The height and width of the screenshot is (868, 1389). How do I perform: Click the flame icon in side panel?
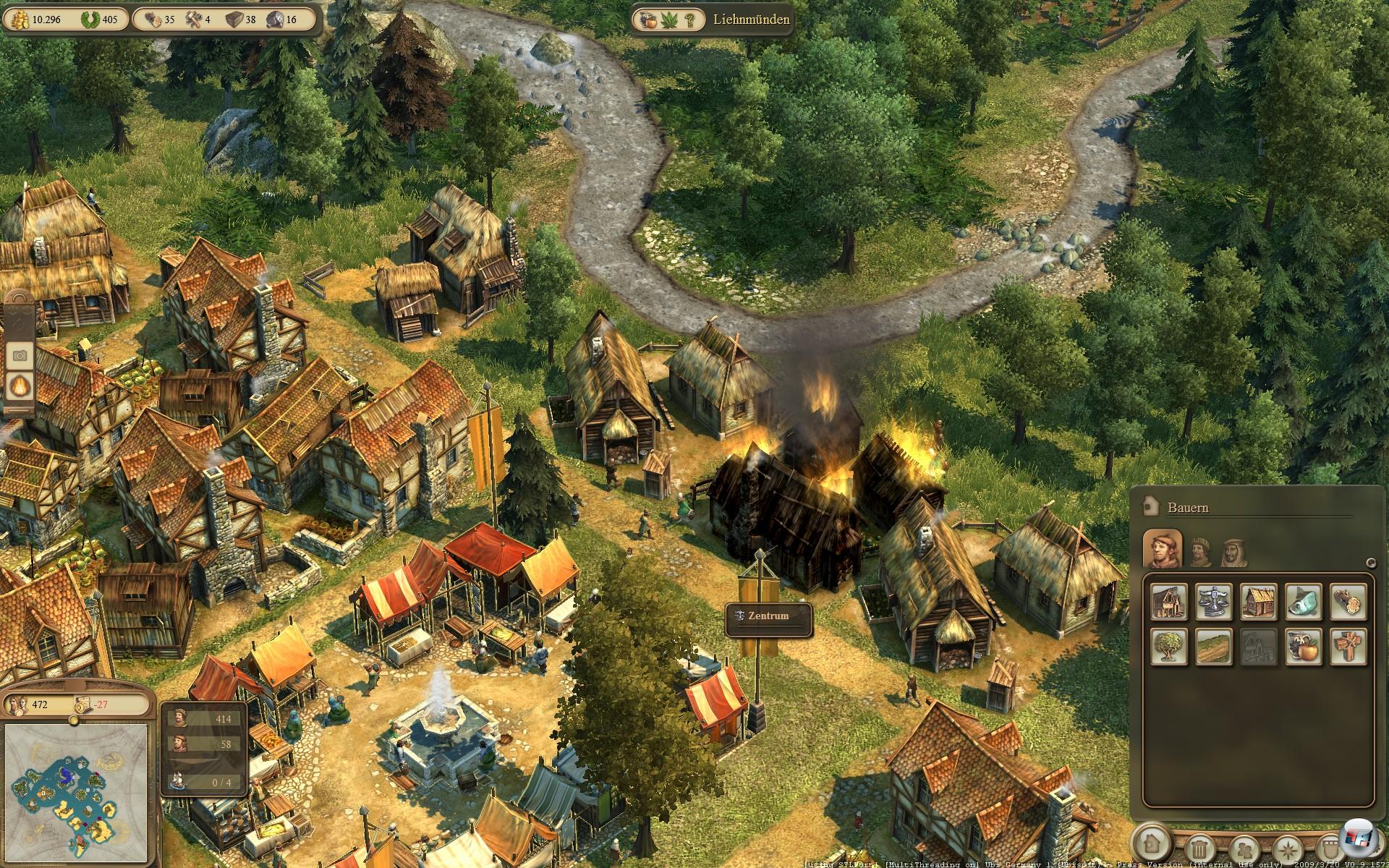point(20,386)
